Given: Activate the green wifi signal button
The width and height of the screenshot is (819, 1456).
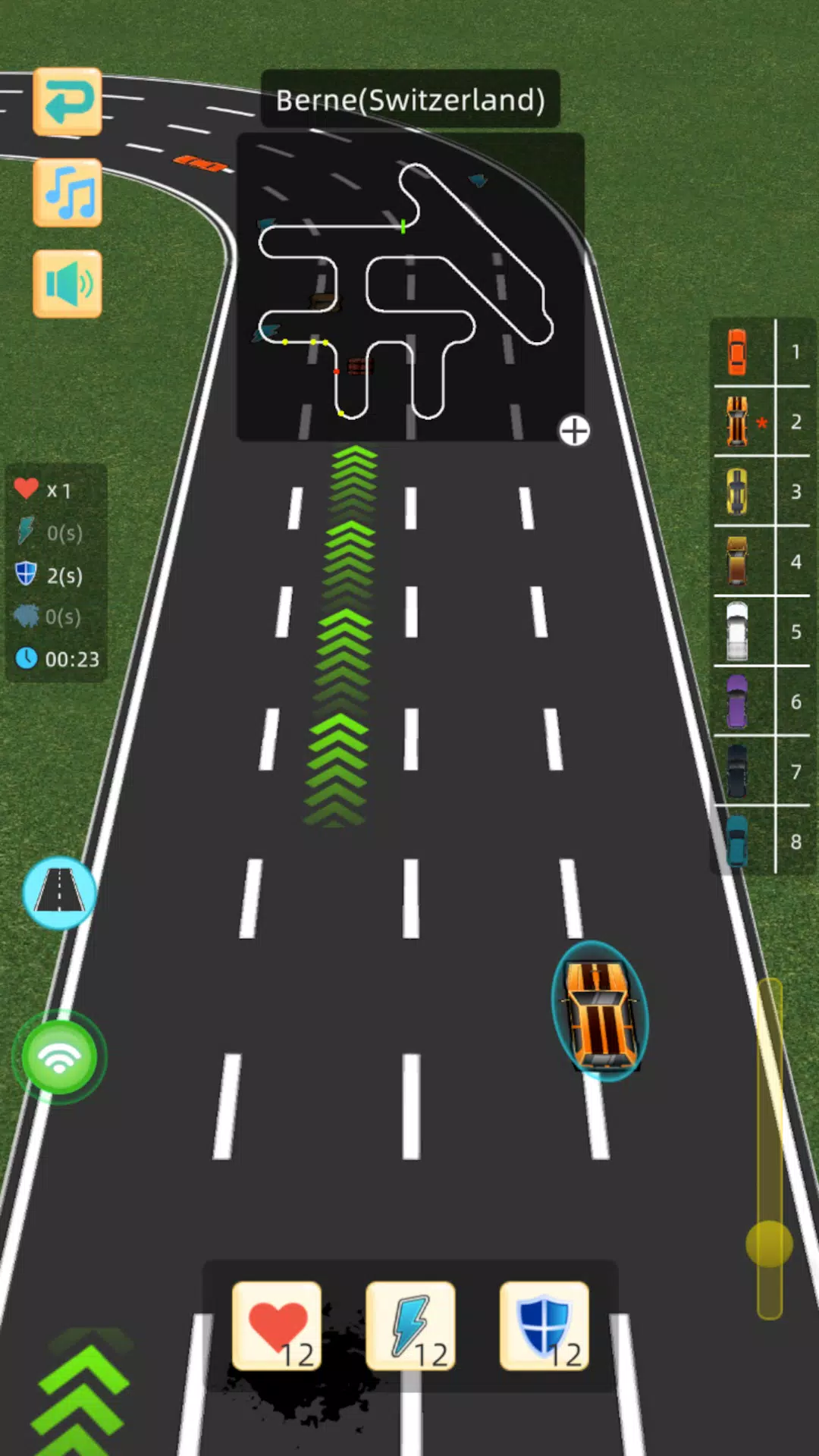Looking at the screenshot, I should point(59,1056).
